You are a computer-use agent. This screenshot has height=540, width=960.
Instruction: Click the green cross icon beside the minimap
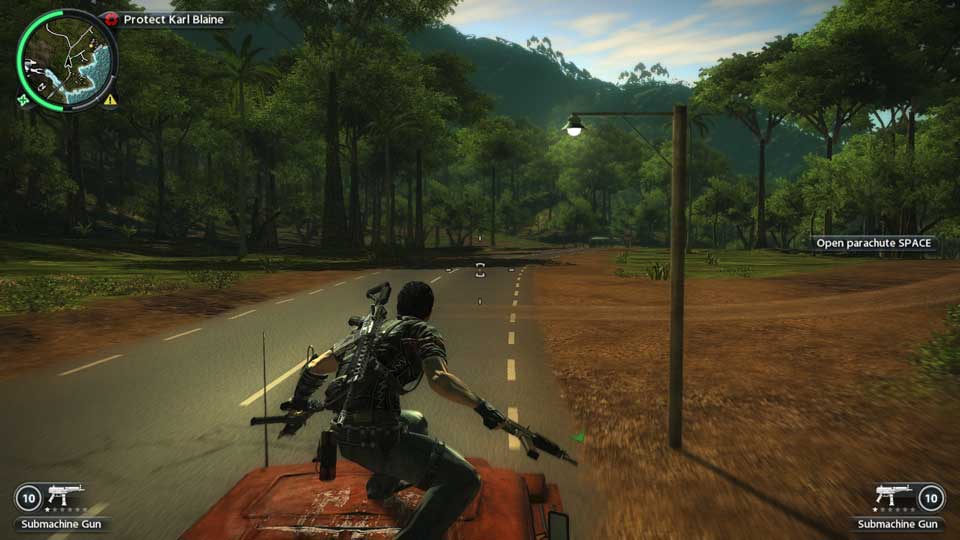(23, 99)
